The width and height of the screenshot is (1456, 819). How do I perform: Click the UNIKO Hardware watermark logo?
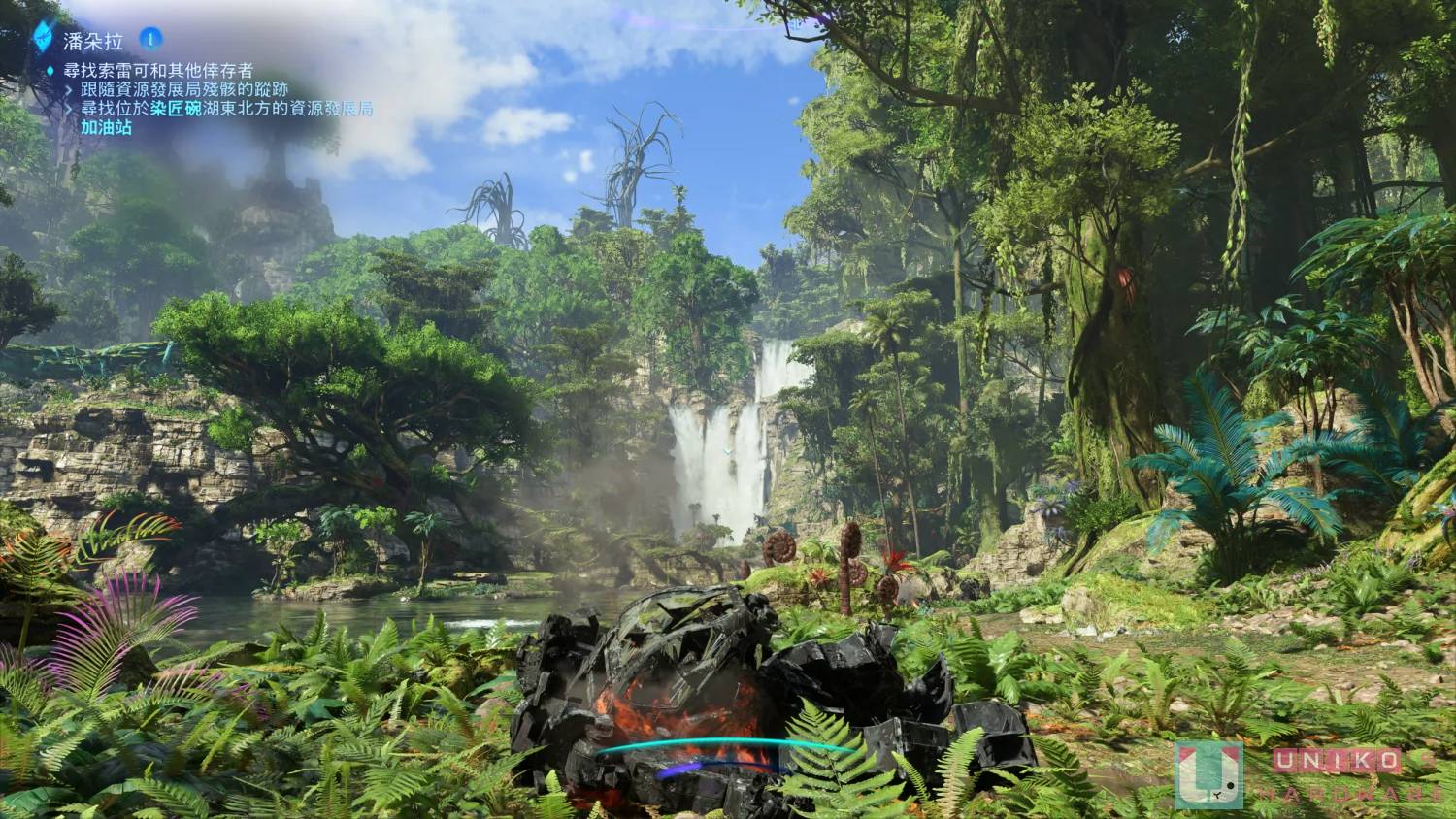coord(1208,774)
